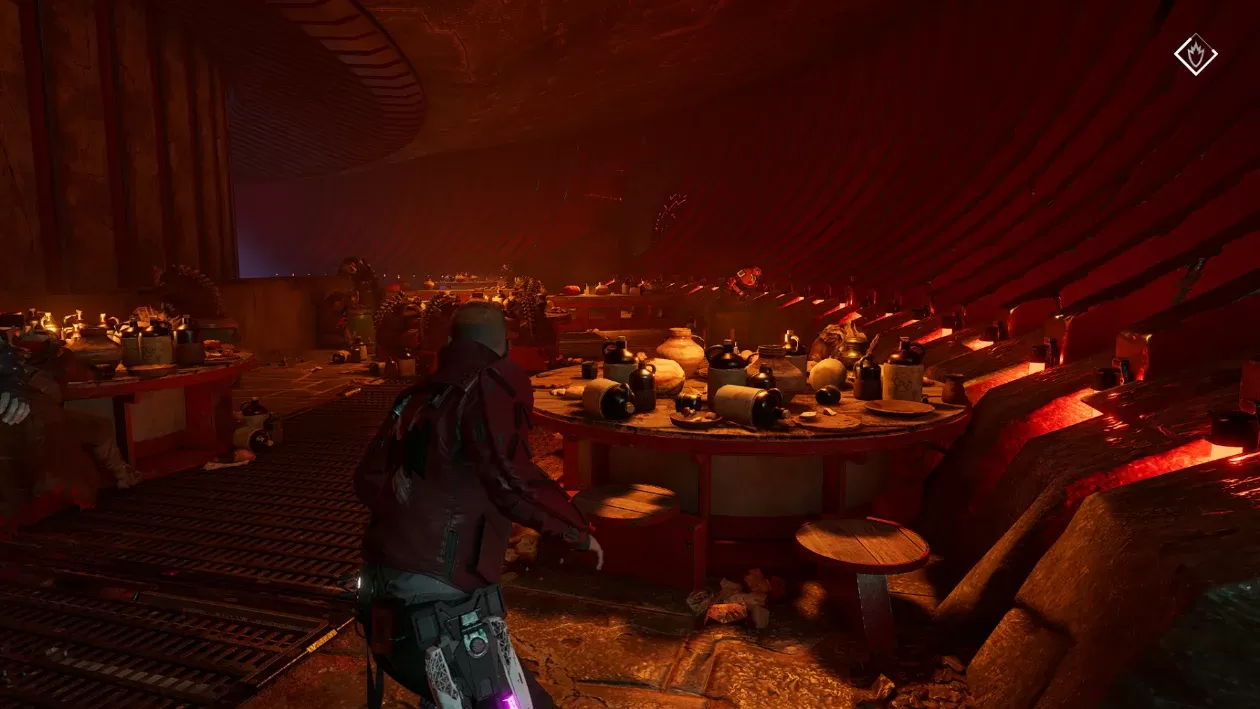Click the diamond flame emblem icon
The width and height of the screenshot is (1260, 709).
(x=1195, y=54)
